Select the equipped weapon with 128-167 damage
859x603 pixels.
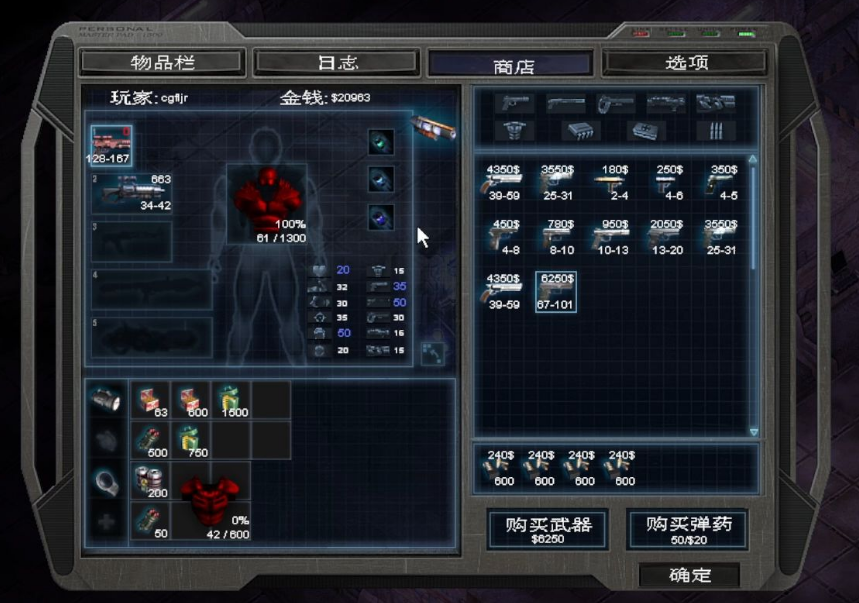(110, 145)
